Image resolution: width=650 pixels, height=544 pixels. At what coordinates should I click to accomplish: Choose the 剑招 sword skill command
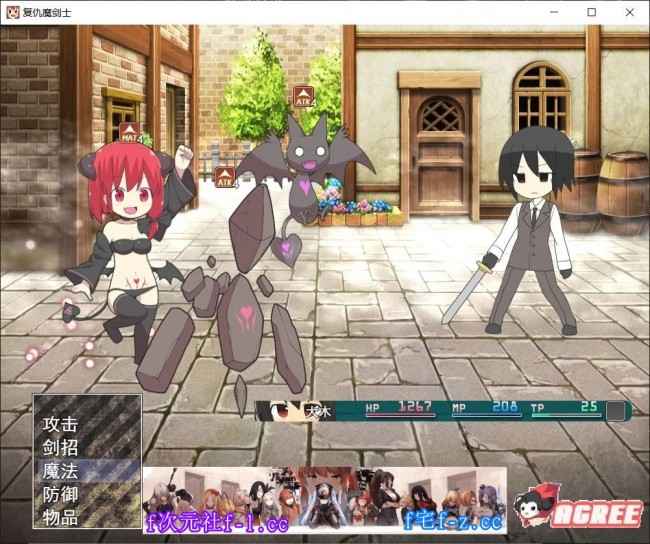(x=61, y=447)
